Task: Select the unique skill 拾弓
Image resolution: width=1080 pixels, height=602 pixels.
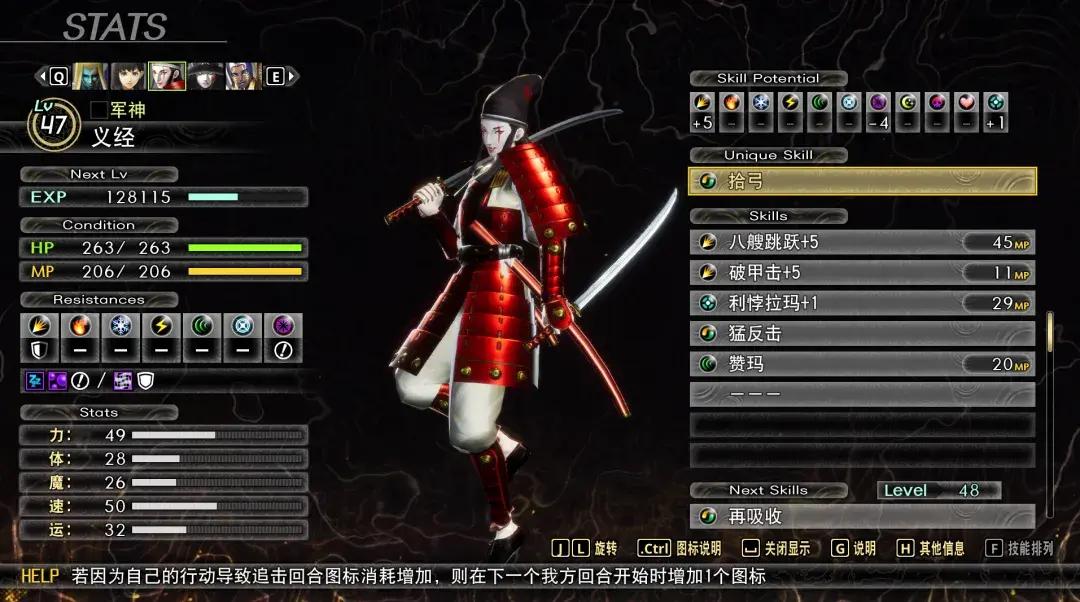Action: (x=862, y=181)
